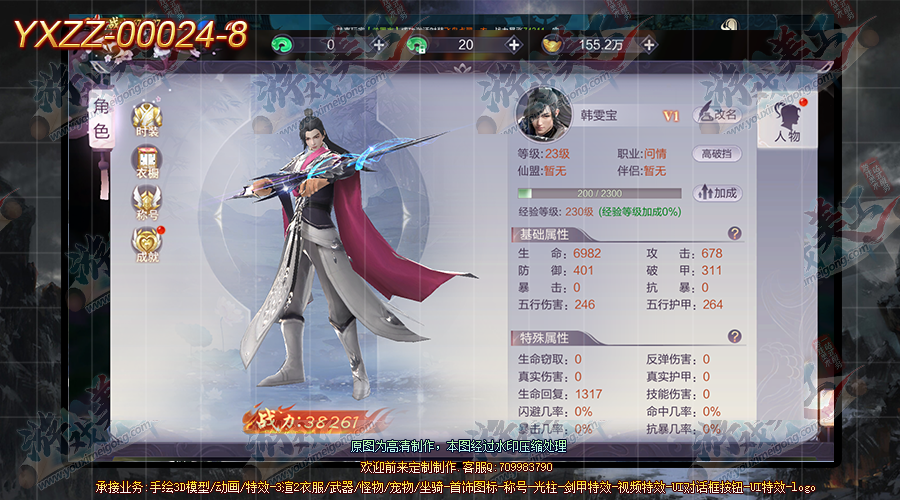
Task: Click the 韩雯宝 character portrait
Action: point(543,114)
